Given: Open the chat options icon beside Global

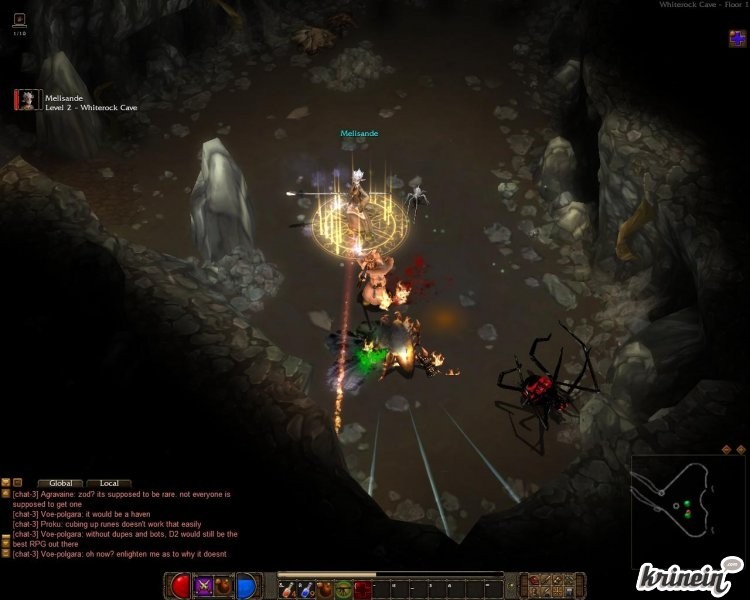Looking at the screenshot, I should 18,483.
